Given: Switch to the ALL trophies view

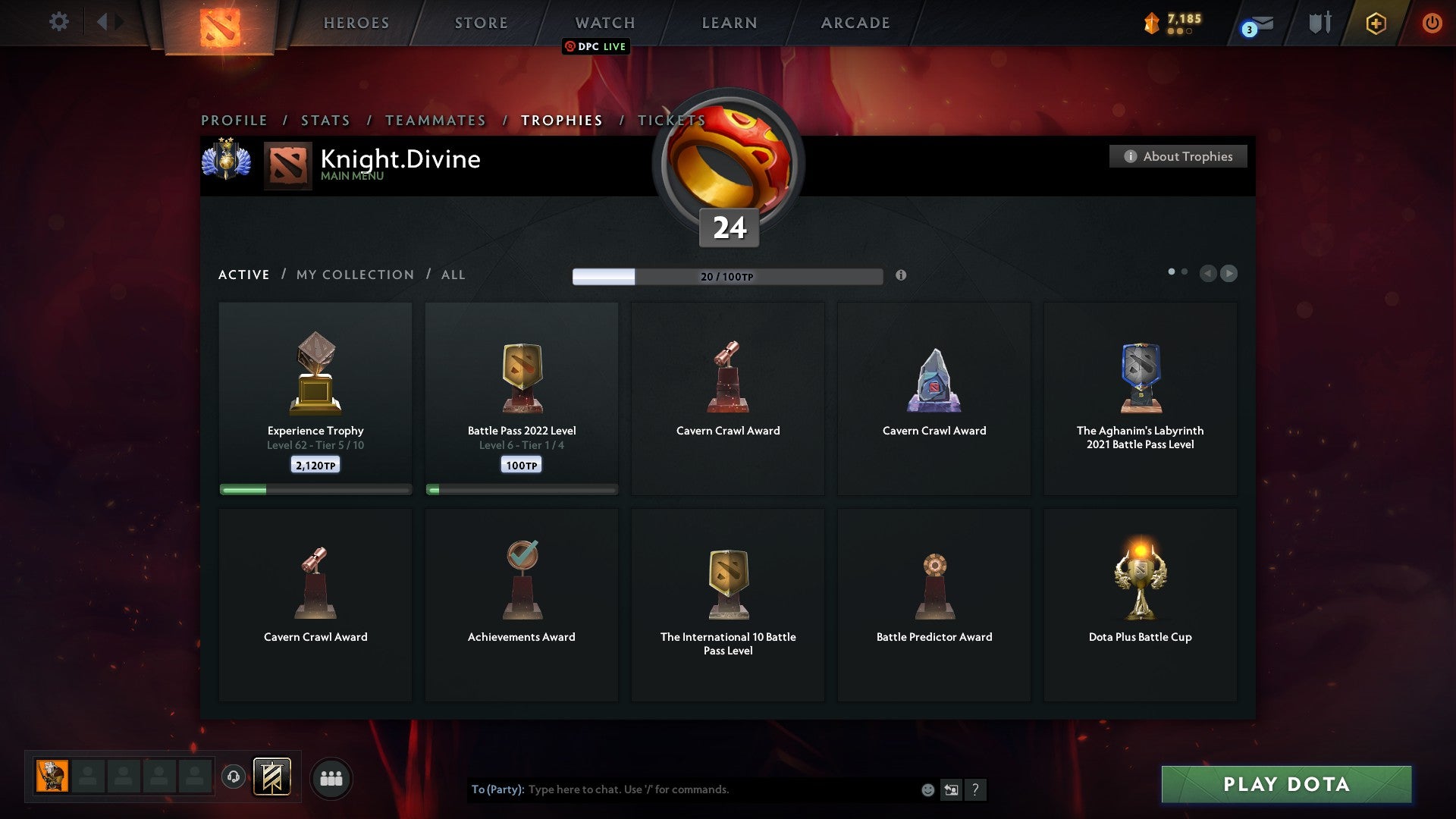Looking at the screenshot, I should tap(453, 275).
